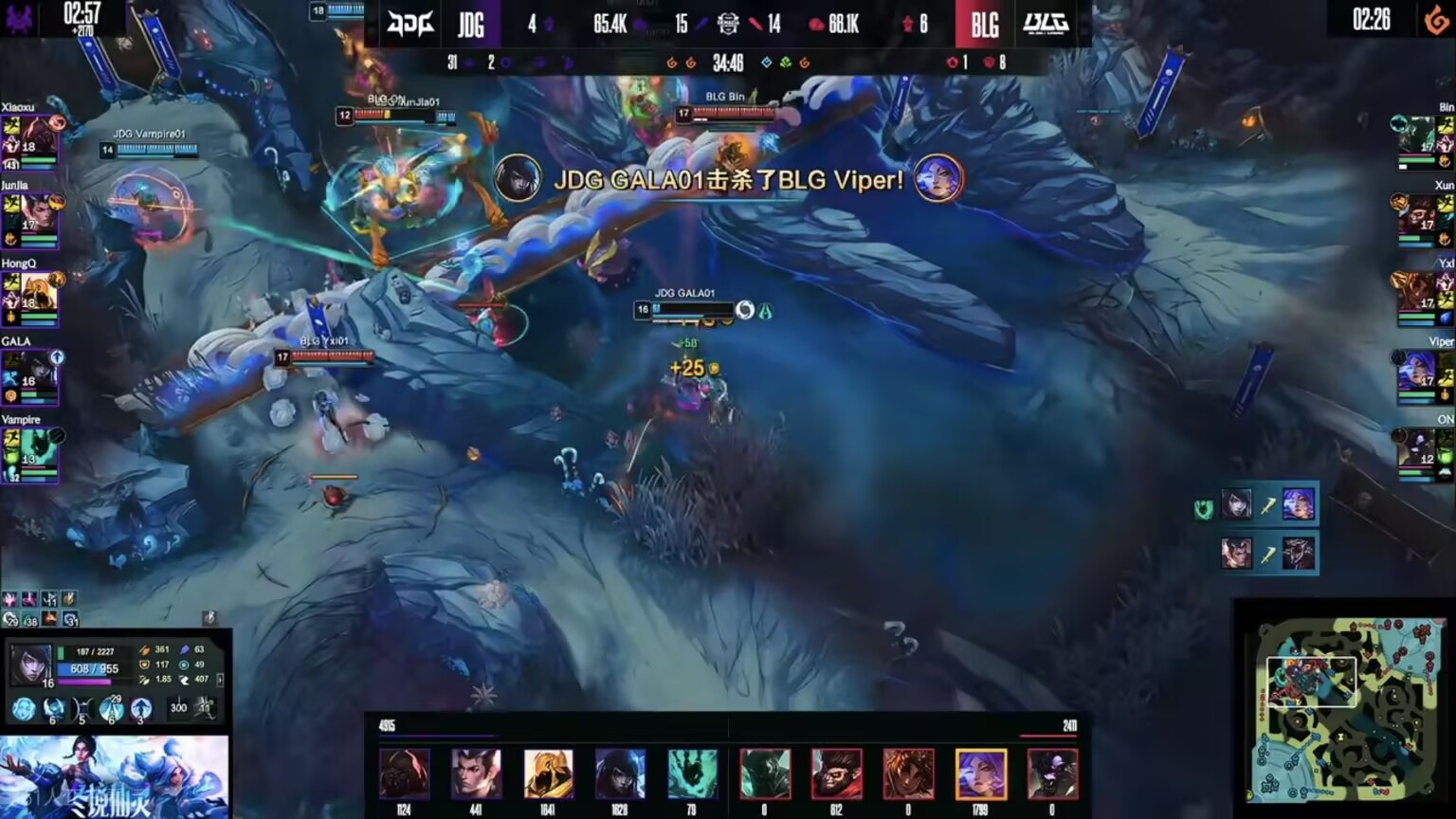Click the Thresh portrait in damage bar
This screenshot has height=819, width=1456.
coord(692,773)
